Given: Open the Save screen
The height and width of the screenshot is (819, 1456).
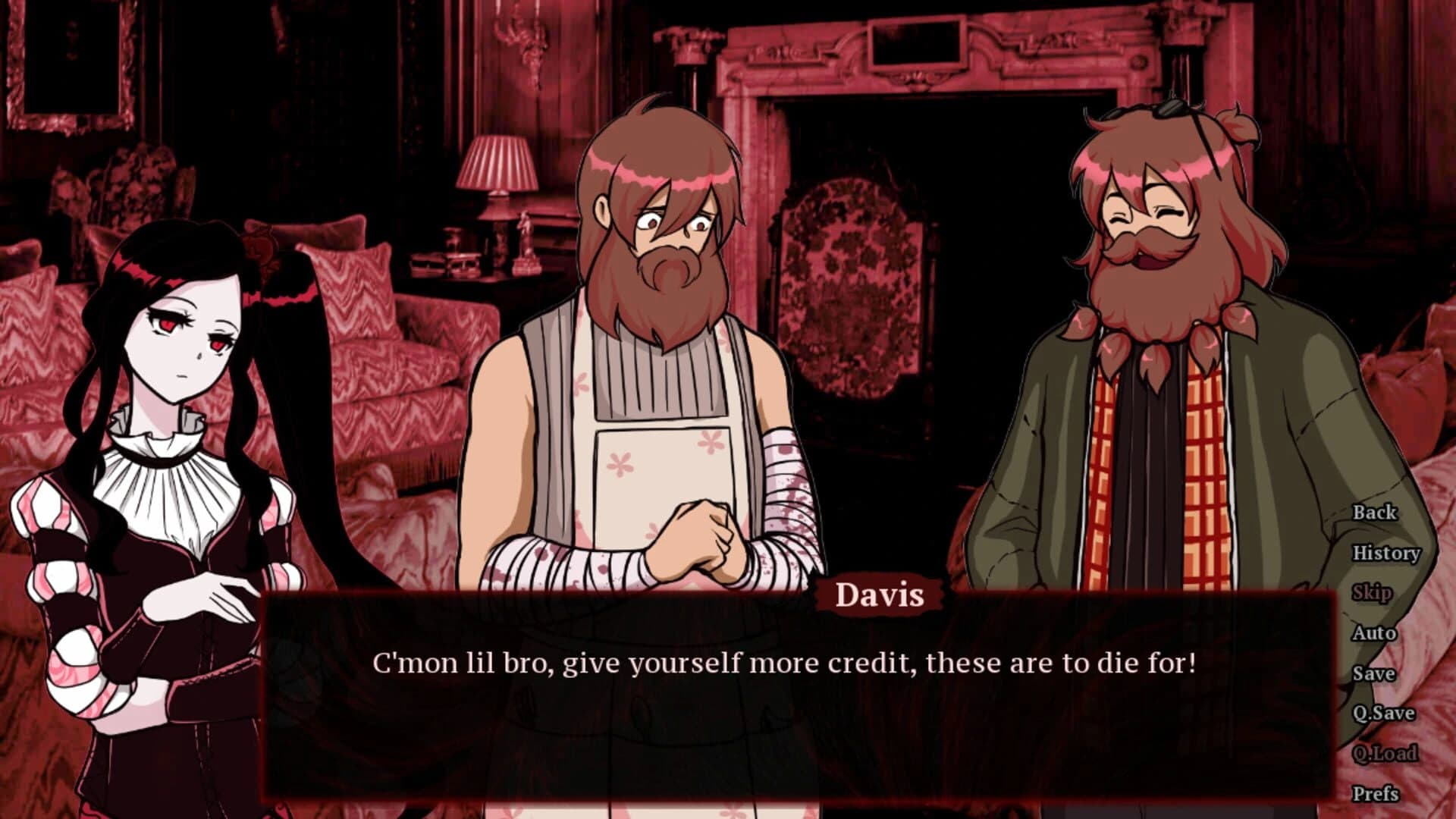Looking at the screenshot, I should click(1374, 673).
